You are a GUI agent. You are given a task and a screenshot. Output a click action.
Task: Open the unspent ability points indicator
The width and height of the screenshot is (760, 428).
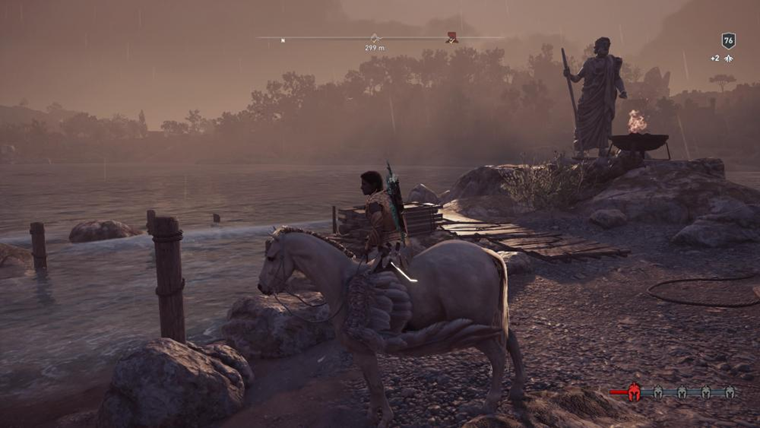coord(720,59)
